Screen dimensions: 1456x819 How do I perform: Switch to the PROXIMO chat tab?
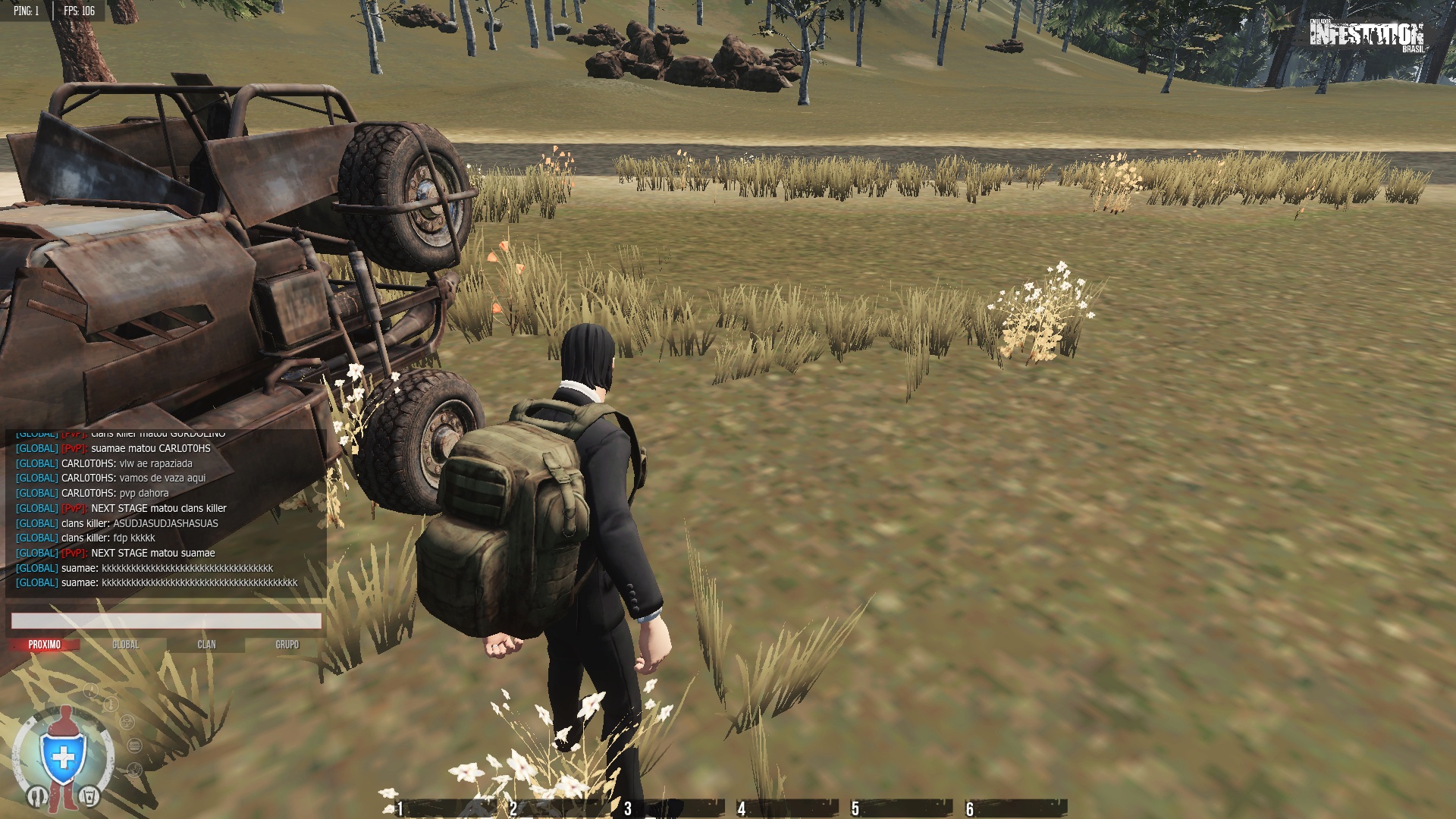point(45,645)
